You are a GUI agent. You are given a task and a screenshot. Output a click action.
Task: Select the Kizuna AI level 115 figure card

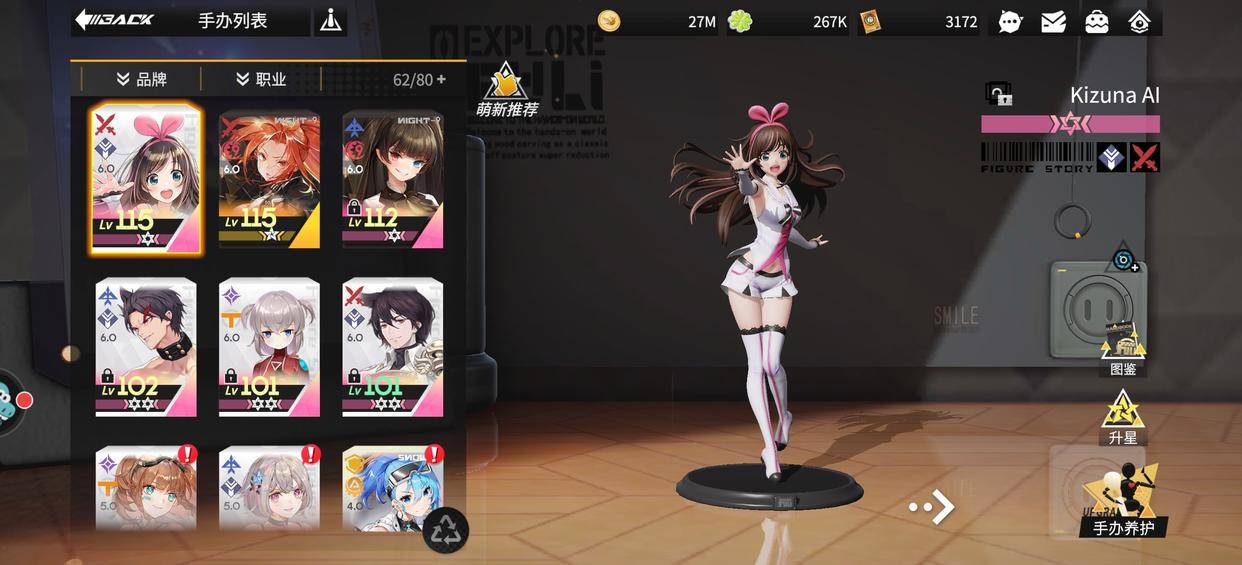146,179
